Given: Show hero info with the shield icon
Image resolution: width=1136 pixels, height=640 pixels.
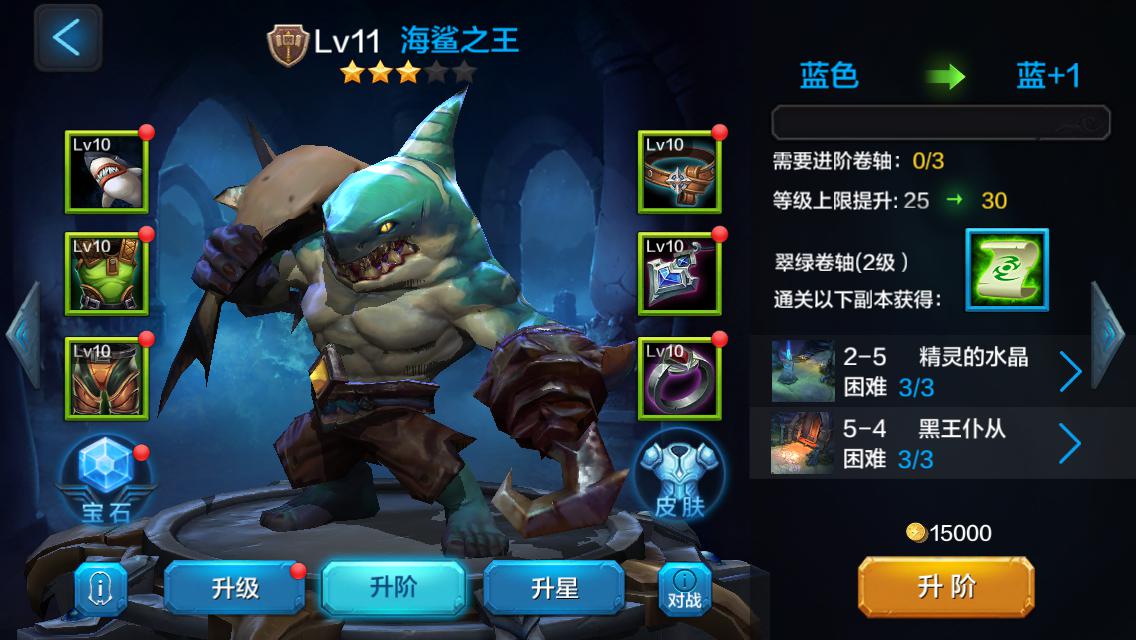Looking at the screenshot, I should pyautogui.click(x=100, y=588).
